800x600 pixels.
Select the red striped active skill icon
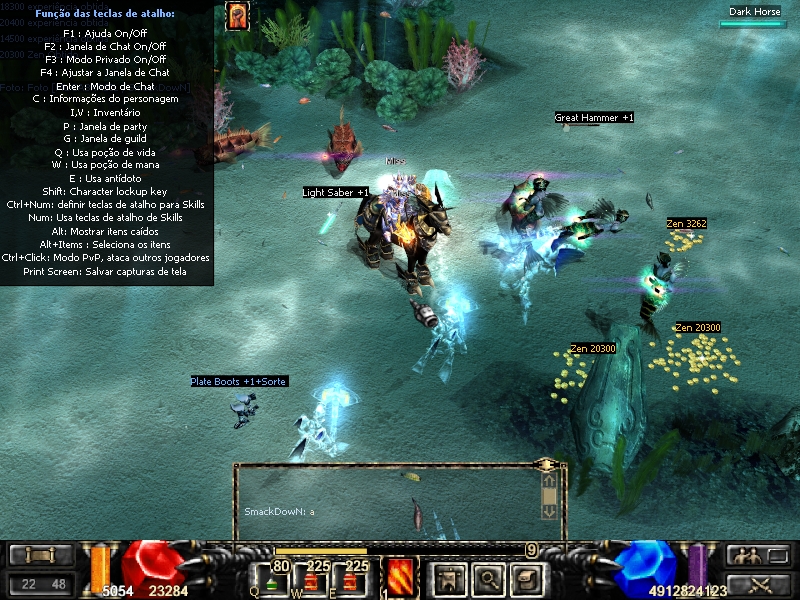click(x=401, y=577)
